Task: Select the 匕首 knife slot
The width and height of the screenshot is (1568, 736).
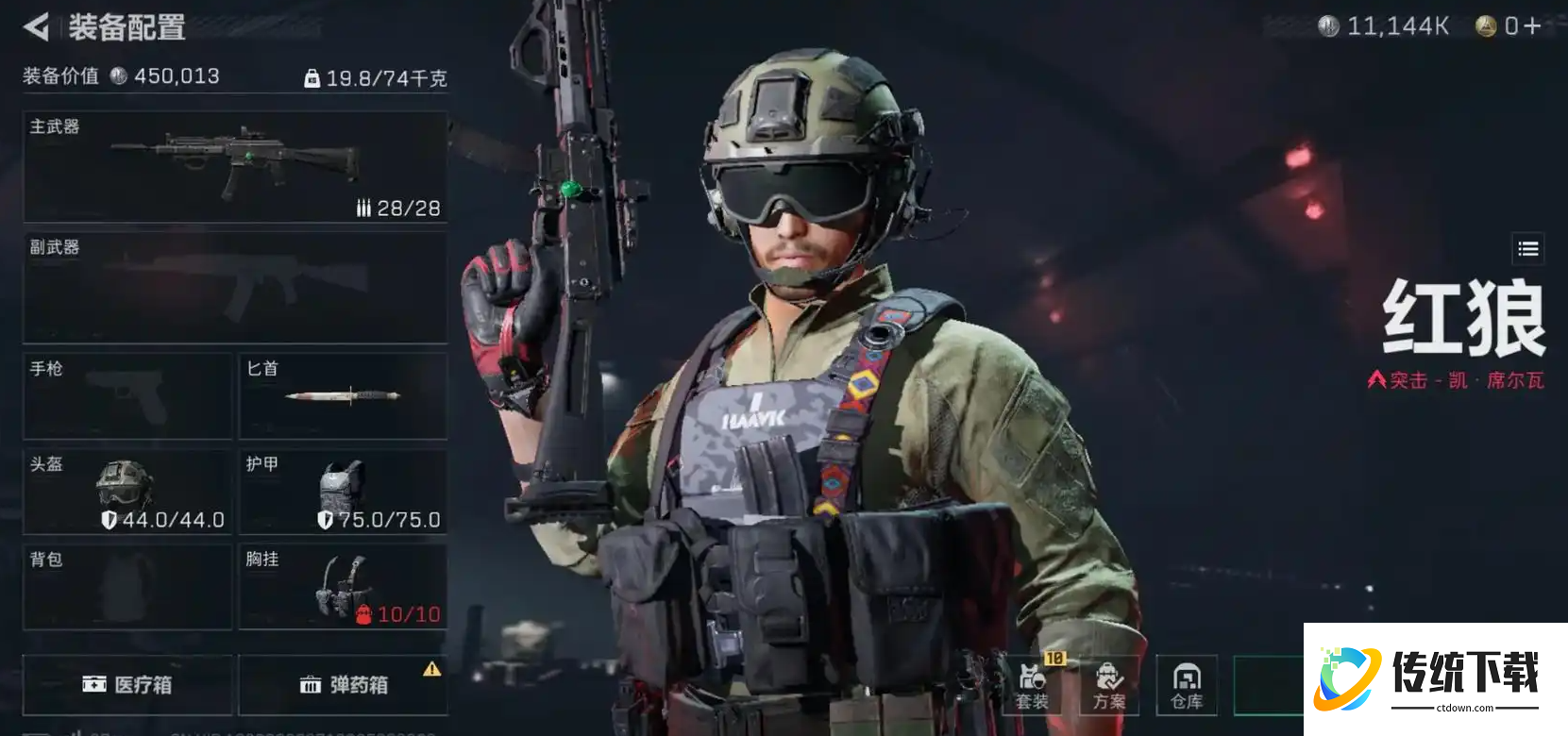Action: click(x=343, y=396)
